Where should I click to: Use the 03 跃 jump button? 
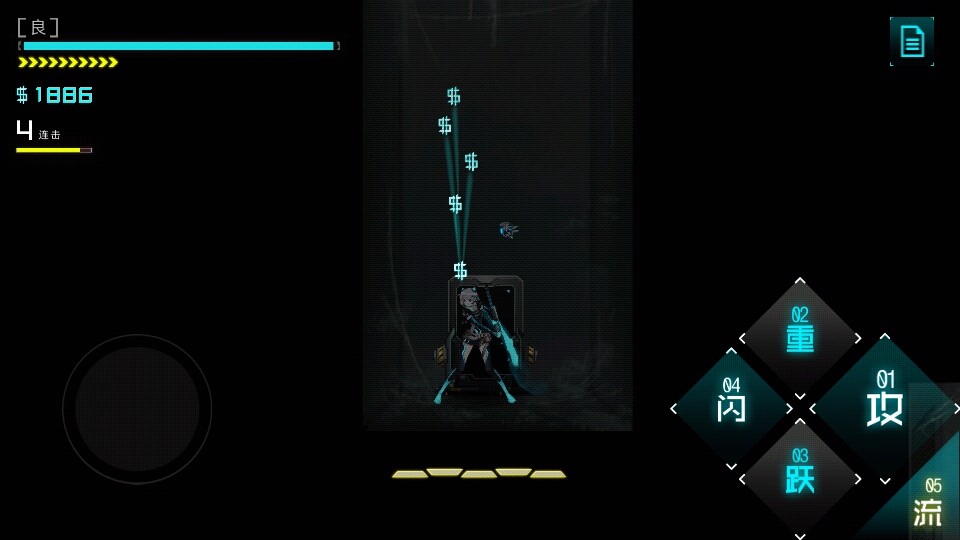click(x=800, y=476)
